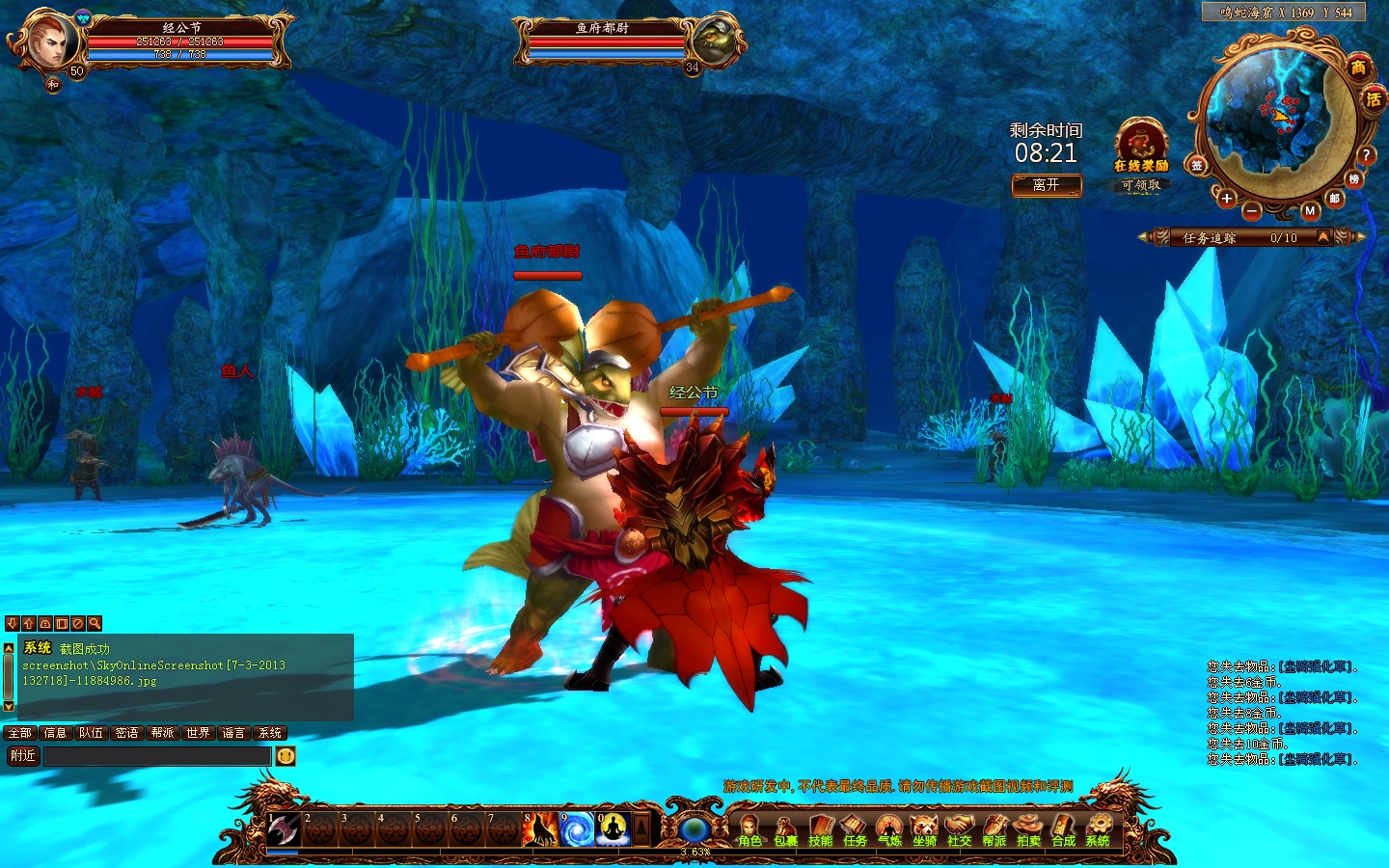Open the 坐骑 mount panel

tap(924, 829)
